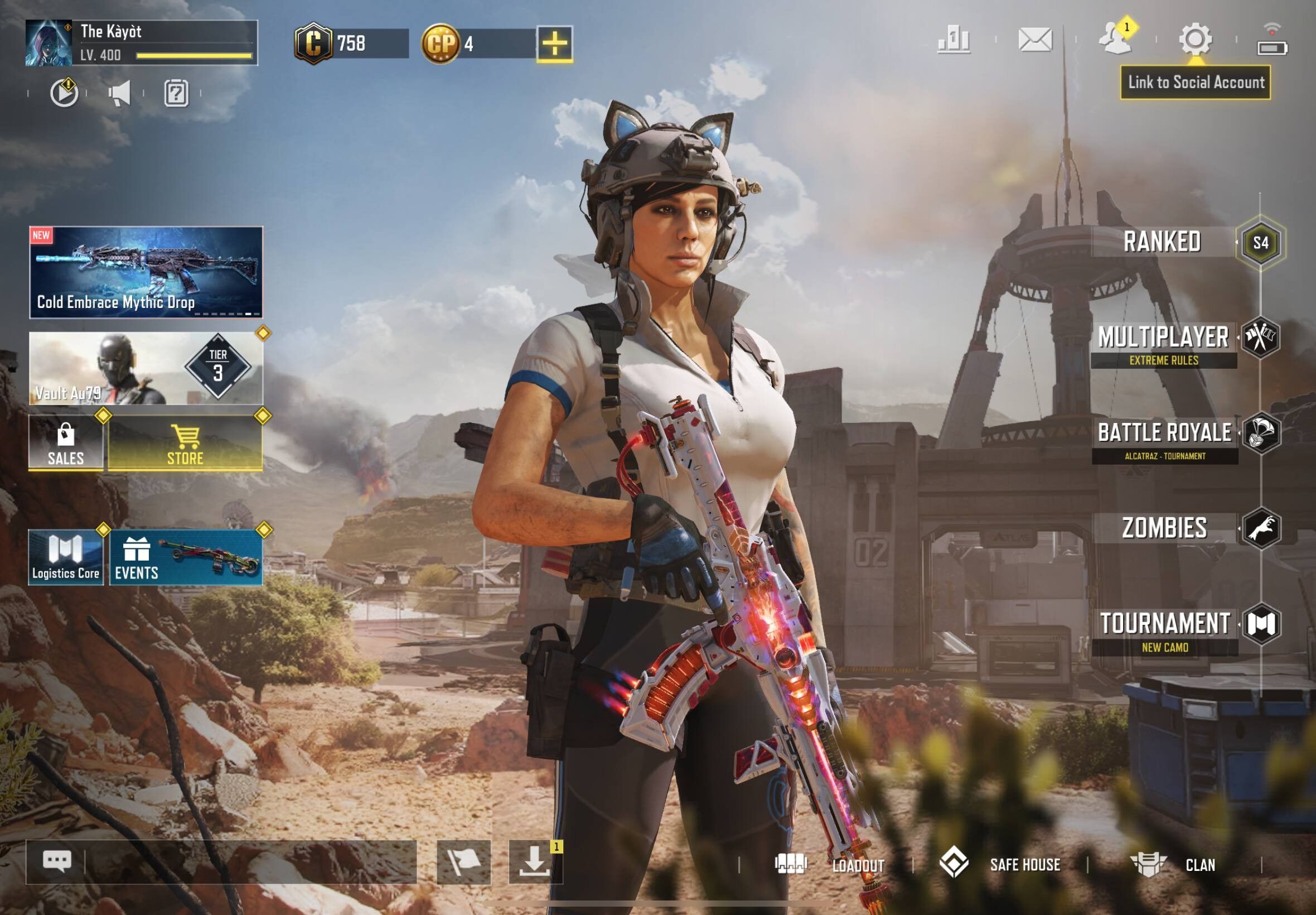The image size is (1316, 915).
Task: Open Logistics Core
Action: [x=66, y=557]
